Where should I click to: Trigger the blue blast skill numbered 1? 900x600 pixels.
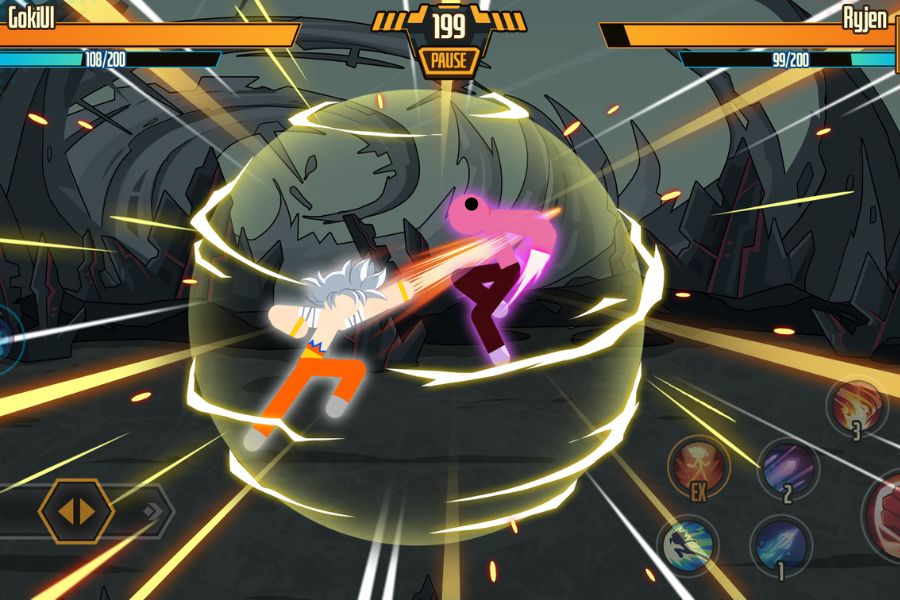tap(780, 545)
